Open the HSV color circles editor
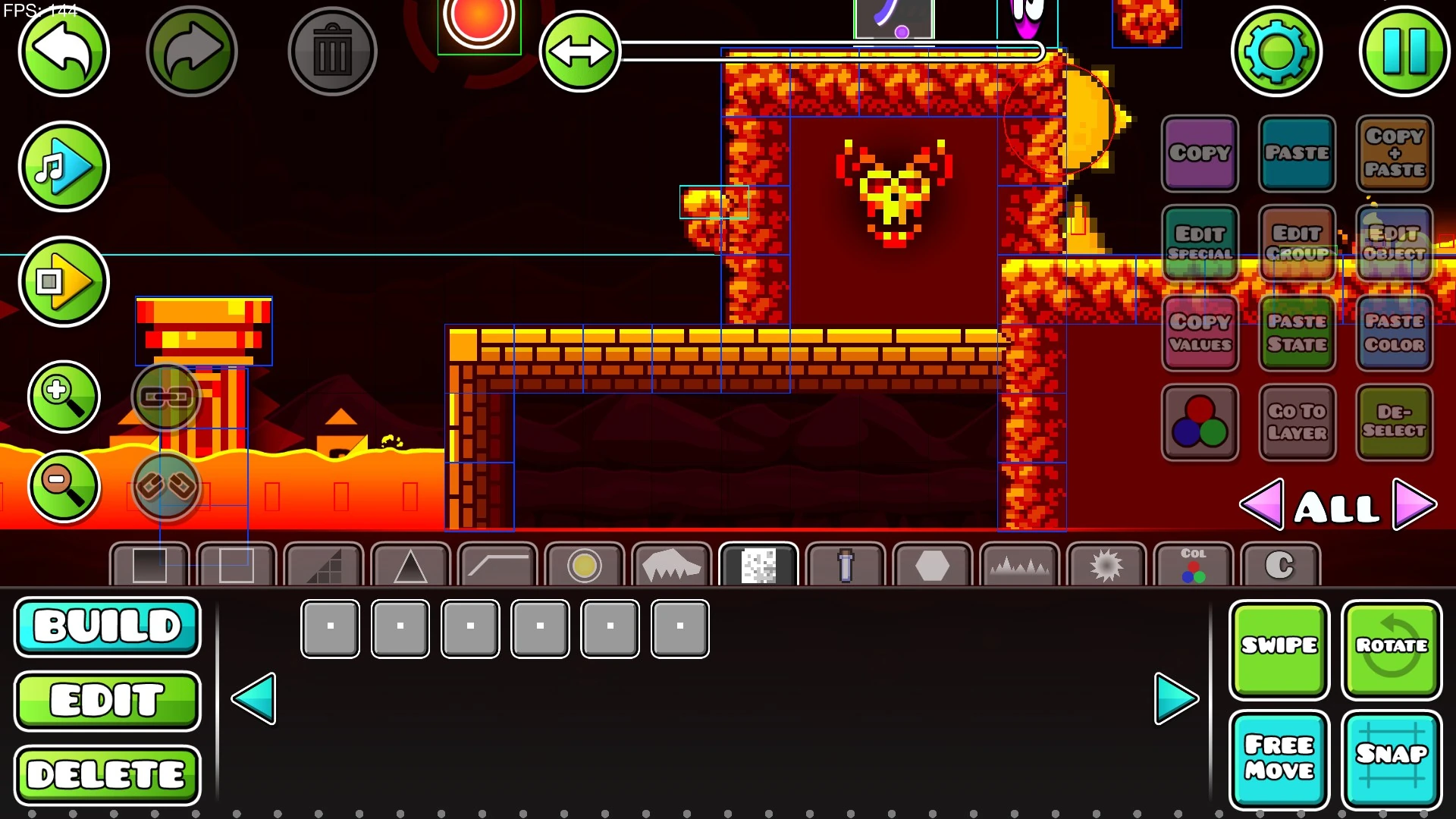The width and height of the screenshot is (1456, 819). click(x=1200, y=422)
